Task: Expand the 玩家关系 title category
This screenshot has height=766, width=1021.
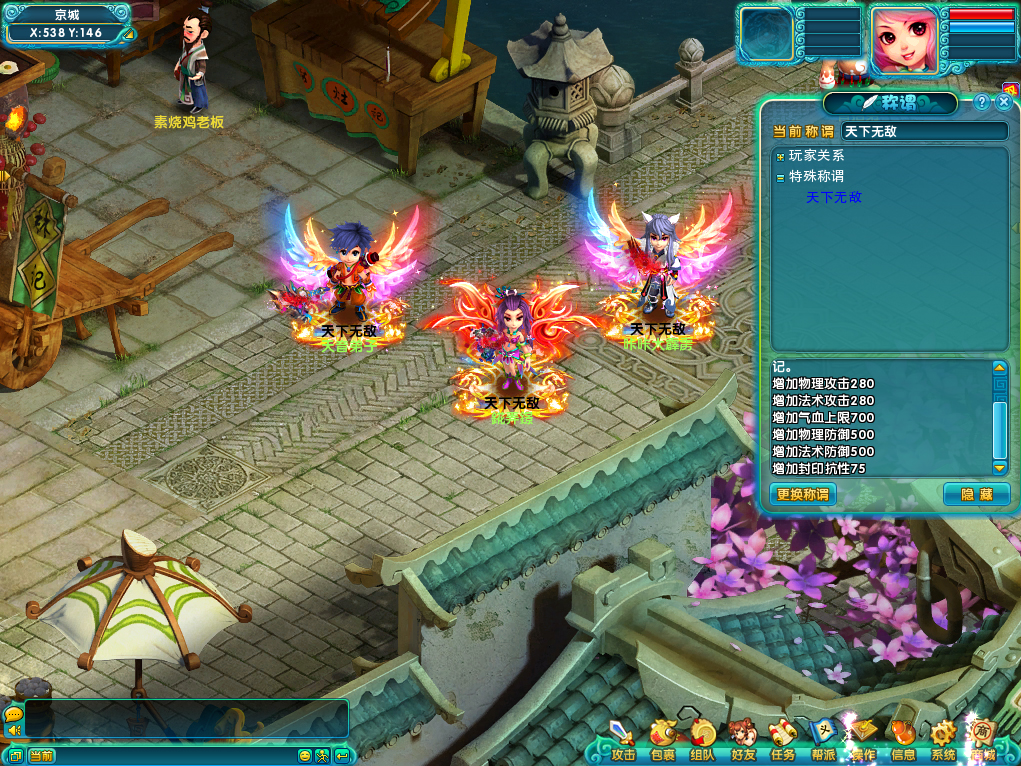Action: click(780, 156)
